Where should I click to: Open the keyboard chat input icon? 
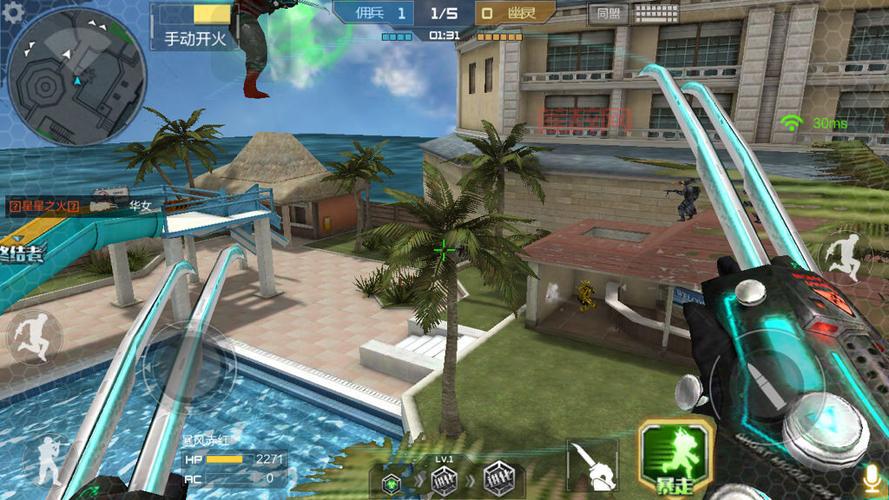click(655, 13)
